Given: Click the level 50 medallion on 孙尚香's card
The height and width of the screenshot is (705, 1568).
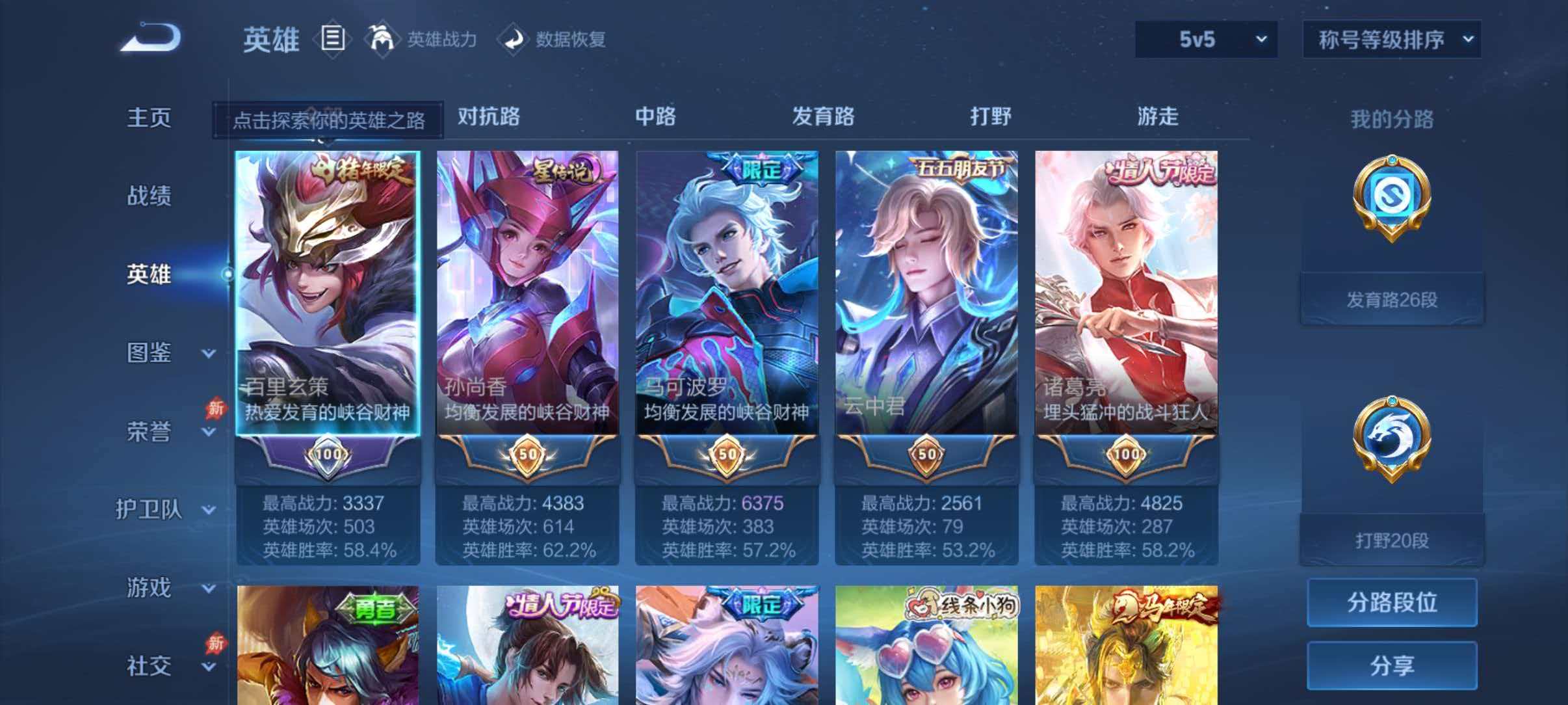Looking at the screenshot, I should coord(528,454).
